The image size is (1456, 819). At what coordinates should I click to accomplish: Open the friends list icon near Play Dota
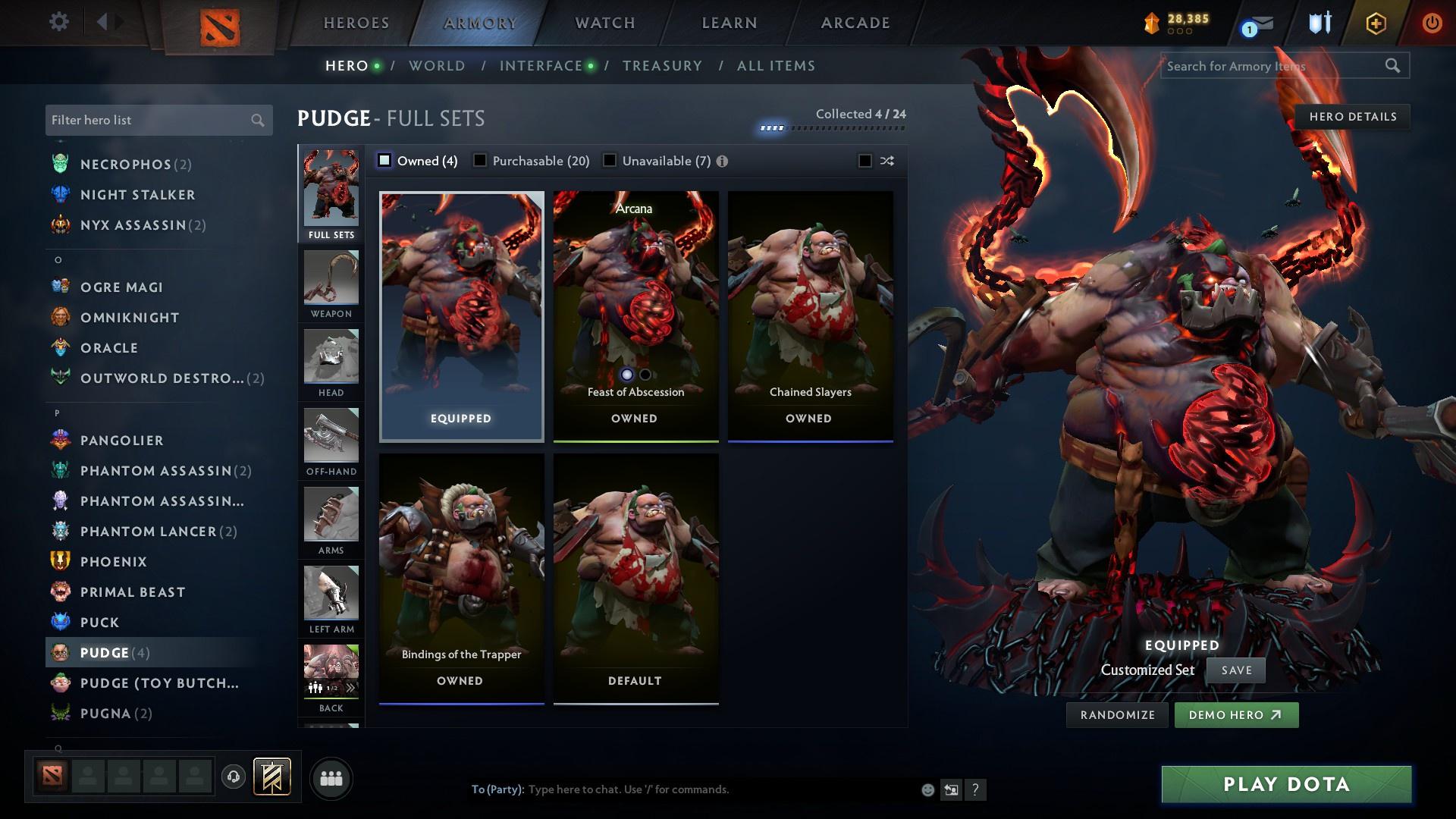tap(331, 777)
